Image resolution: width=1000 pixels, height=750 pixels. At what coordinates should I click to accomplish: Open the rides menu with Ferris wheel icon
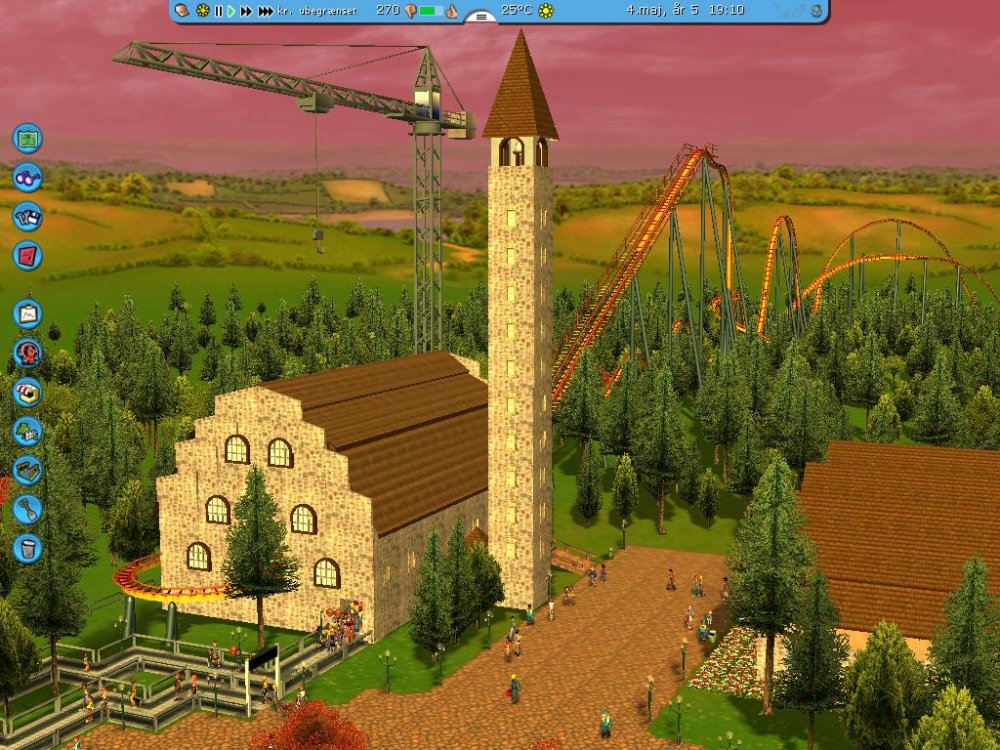pyautogui.click(x=28, y=353)
